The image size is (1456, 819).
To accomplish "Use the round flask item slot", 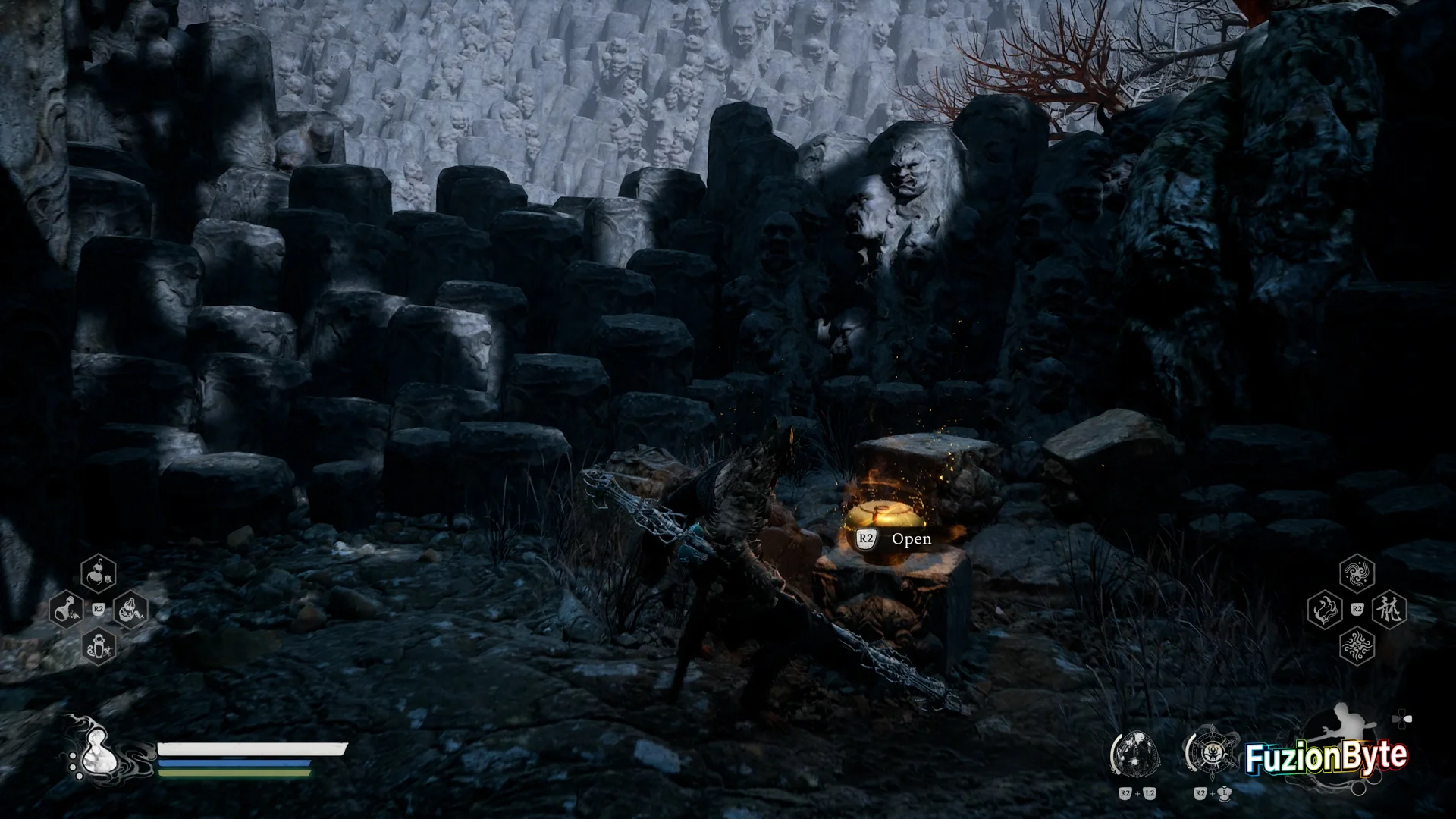I will pos(67,609).
